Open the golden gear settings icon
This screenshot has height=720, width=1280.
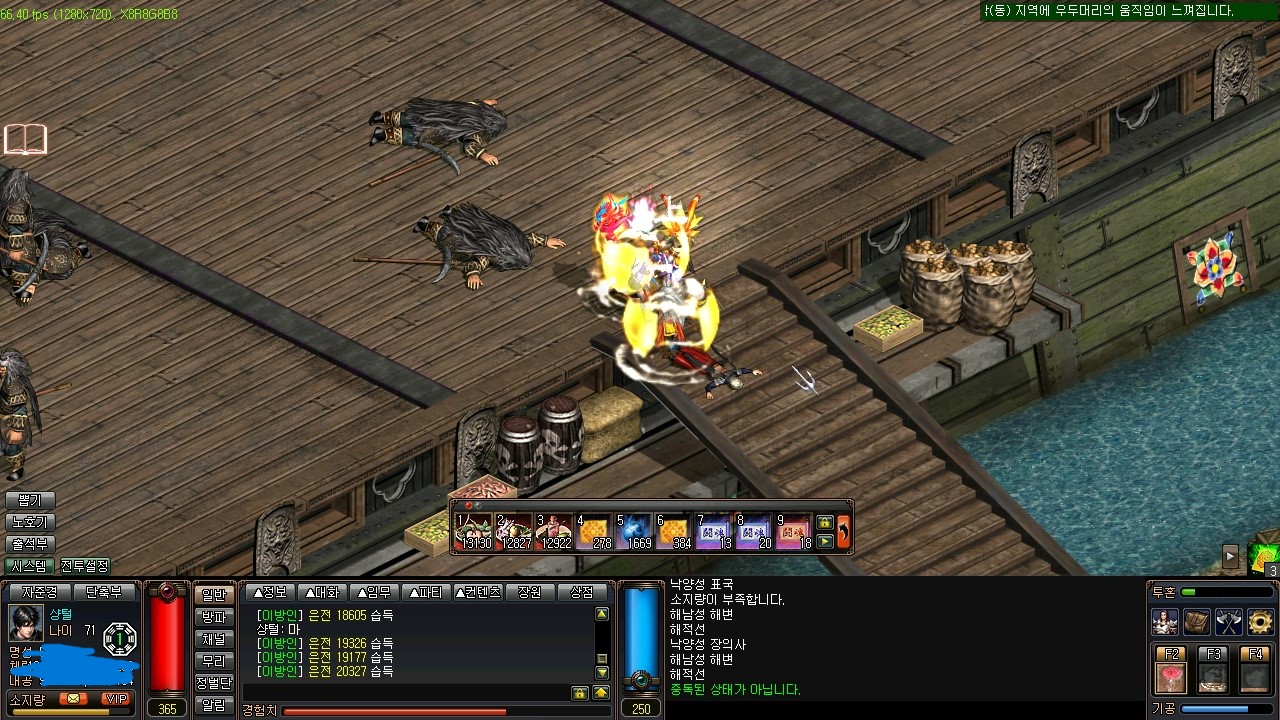1260,622
